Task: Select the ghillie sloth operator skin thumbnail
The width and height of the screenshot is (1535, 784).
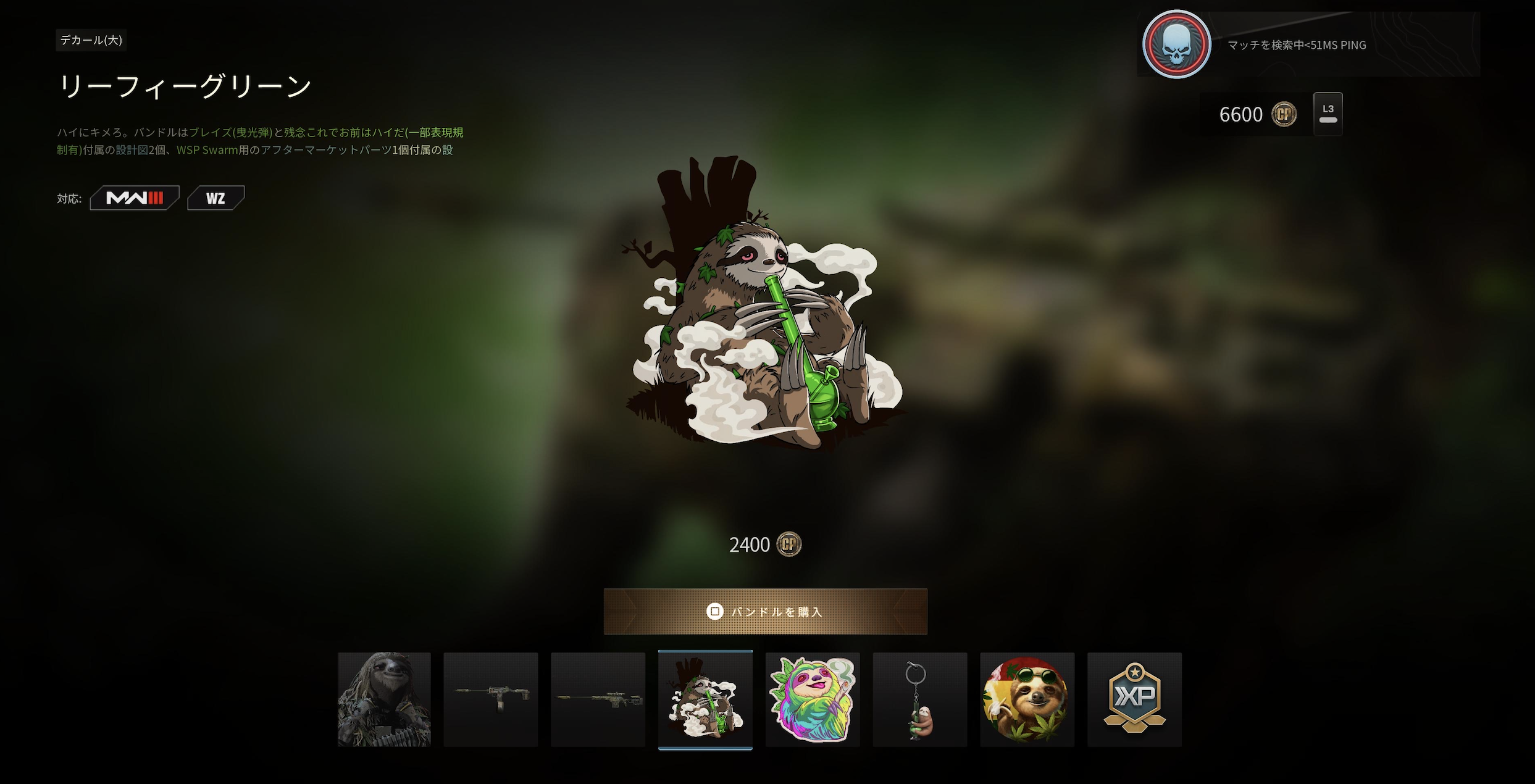Action: point(383,701)
